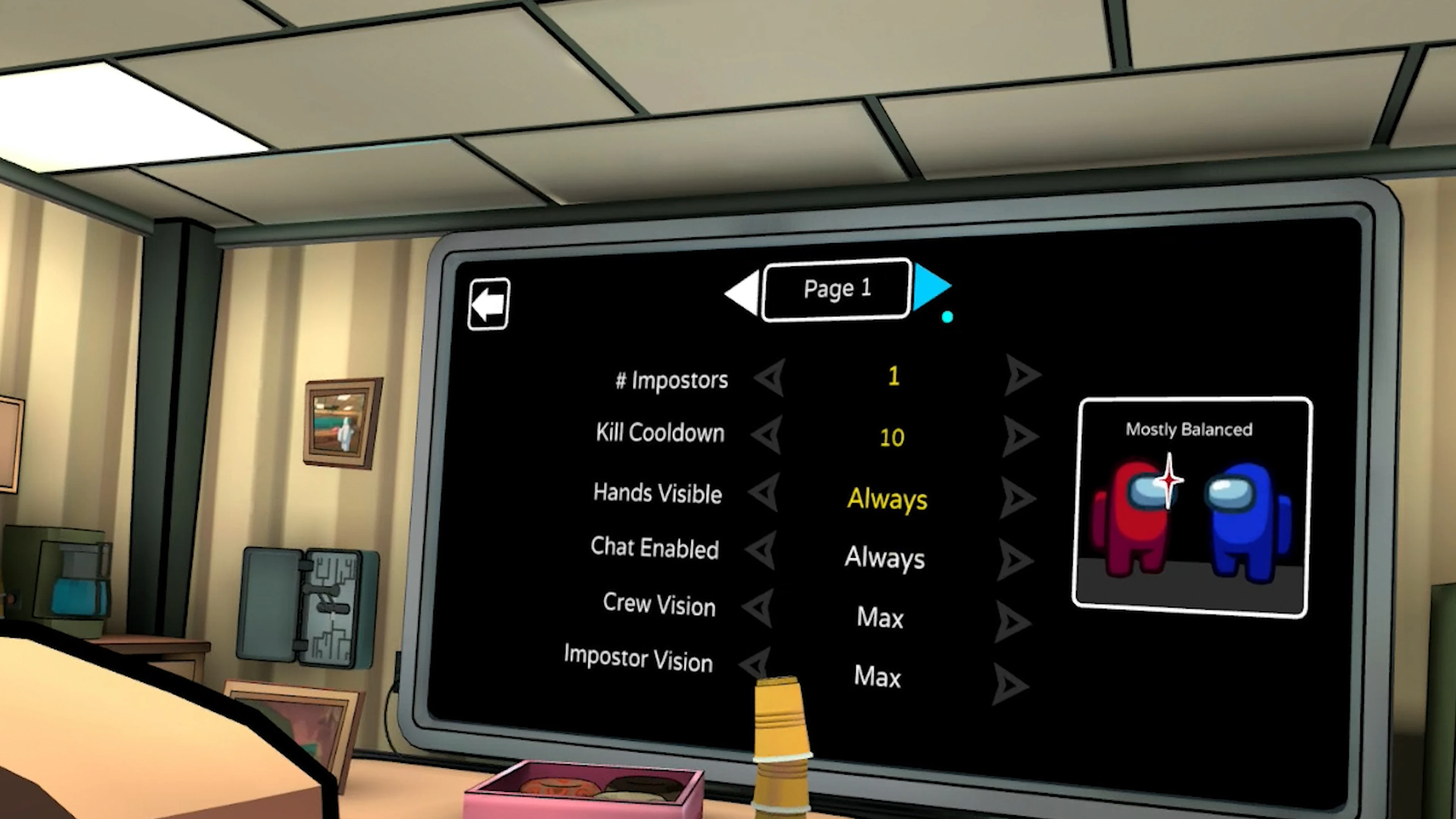This screenshot has width=1456, height=819.
Task: Click the Mostly Balanced panel title
Action: coord(1188,430)
